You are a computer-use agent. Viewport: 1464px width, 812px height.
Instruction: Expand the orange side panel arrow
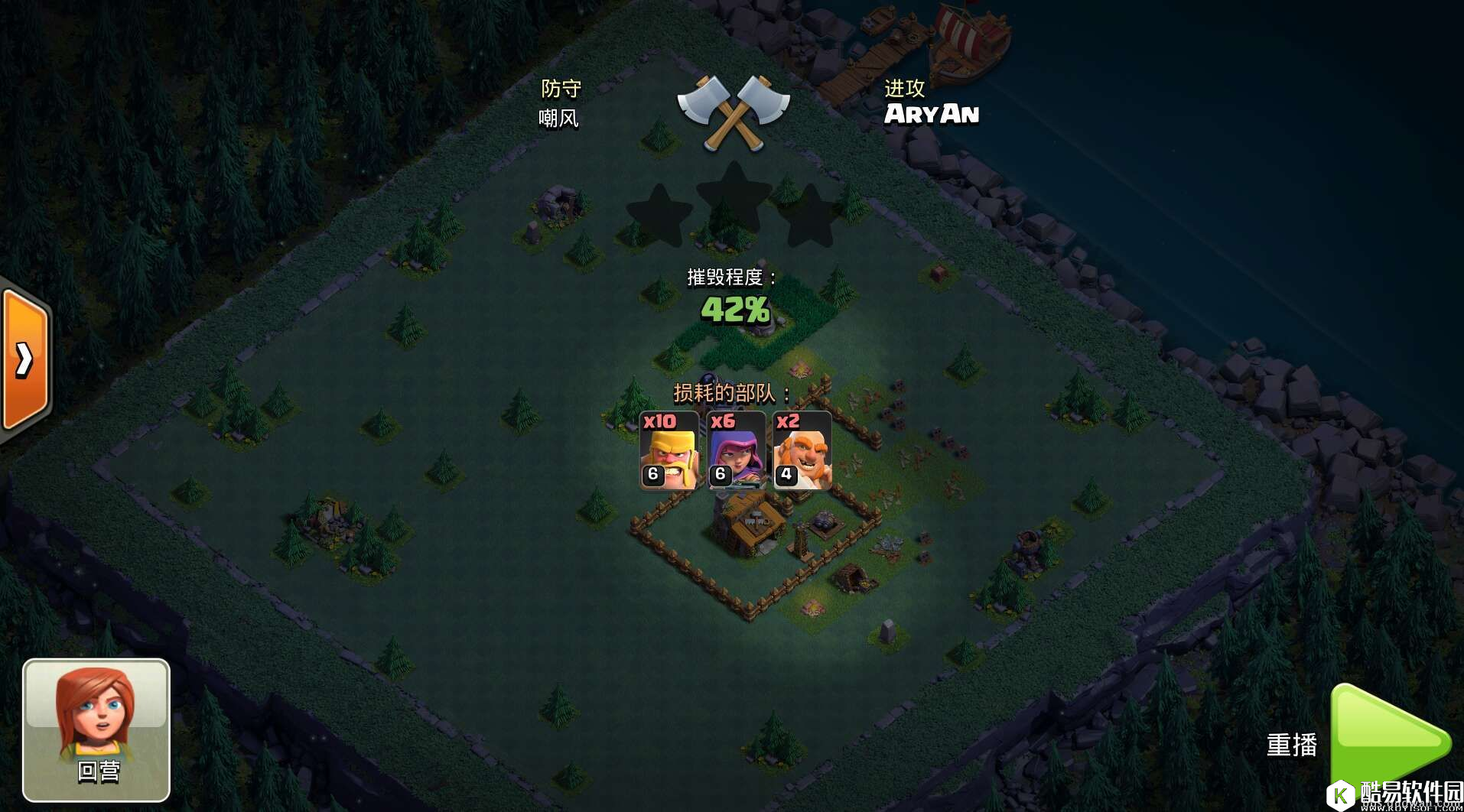point(26,359)
